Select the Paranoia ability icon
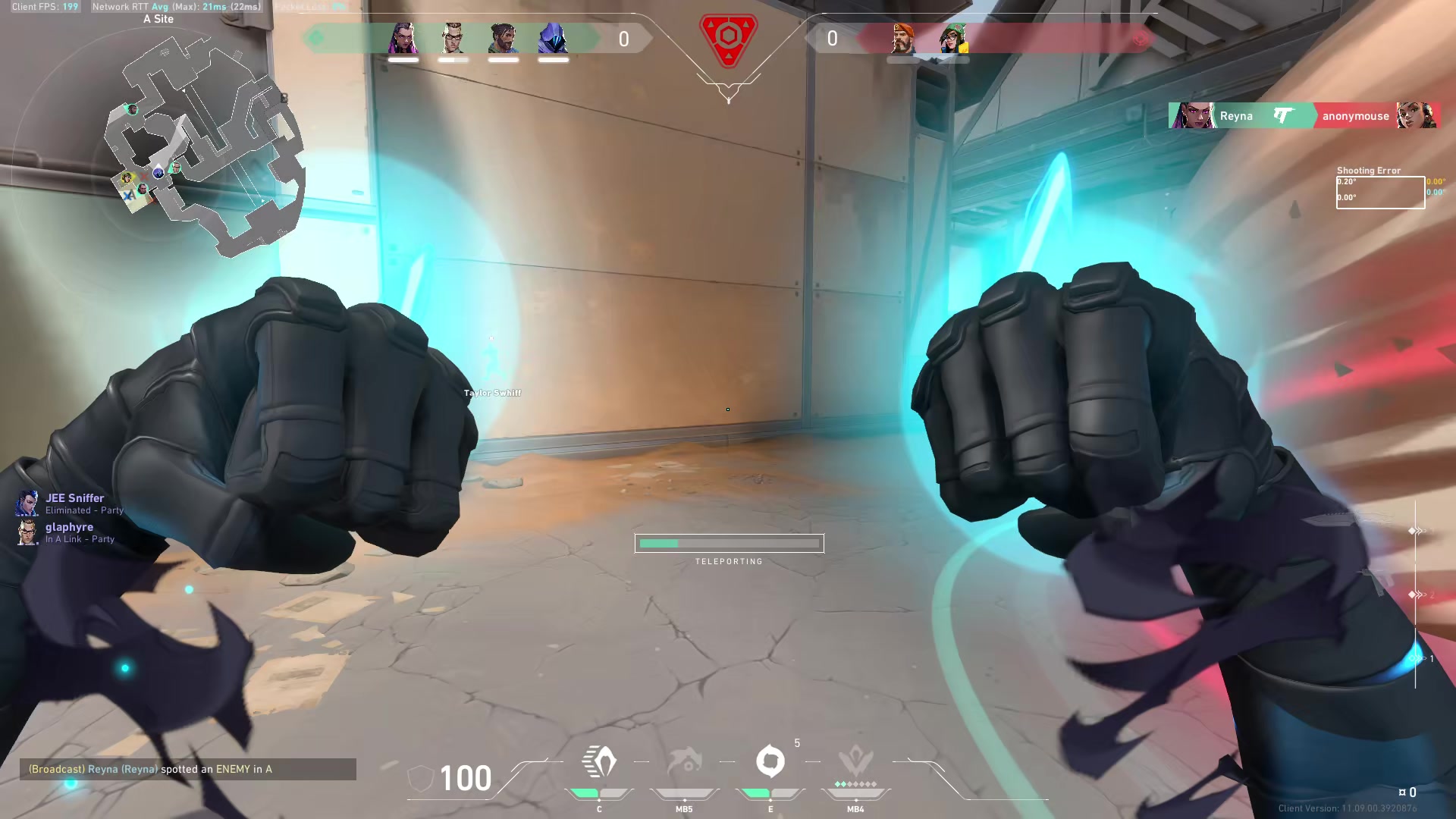1456x819 pixels. pos(684,762)
